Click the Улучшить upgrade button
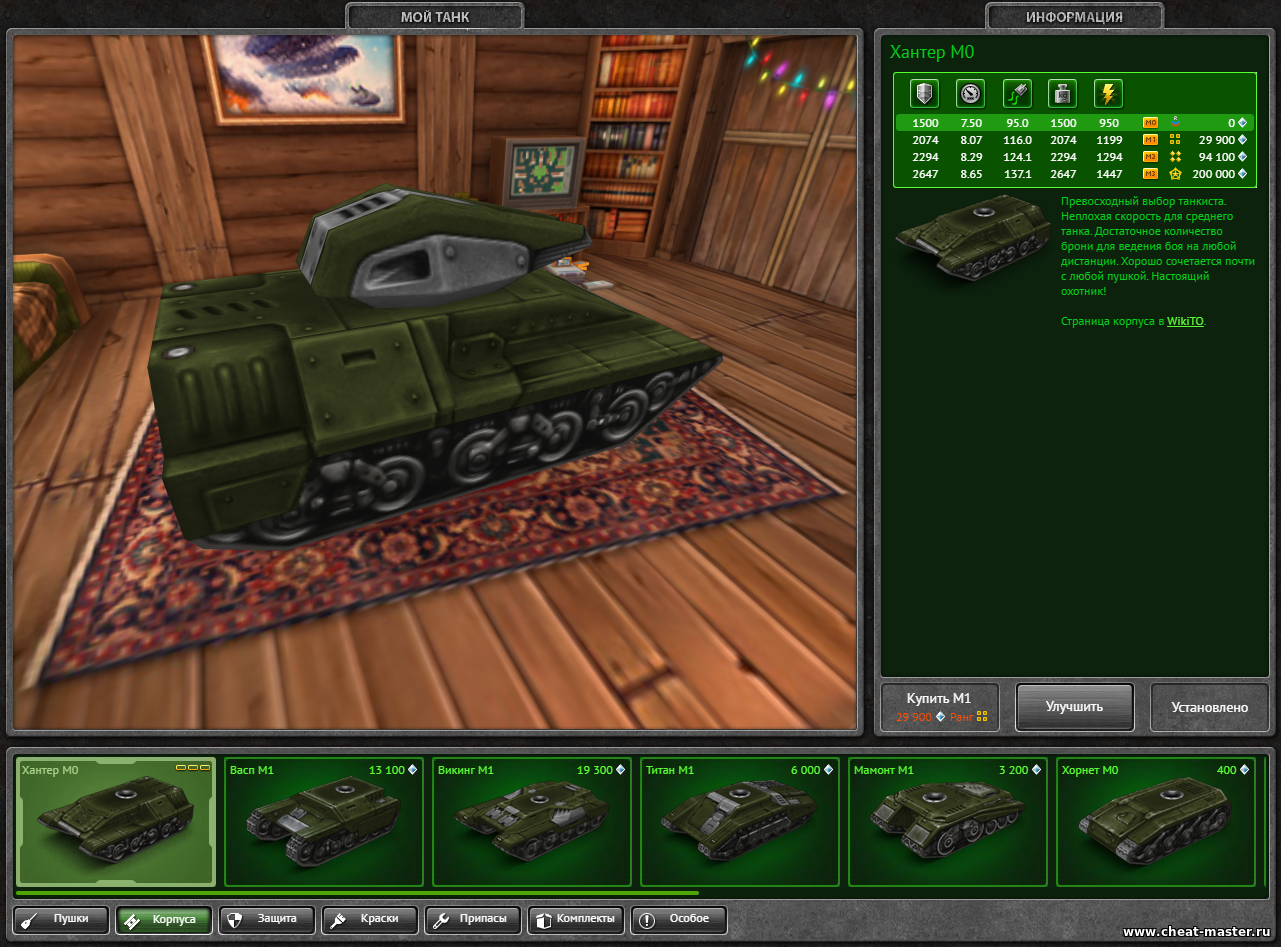The width and height of the screenshot is (1281, 947). pyautogui.click(x=1074, y=707)
